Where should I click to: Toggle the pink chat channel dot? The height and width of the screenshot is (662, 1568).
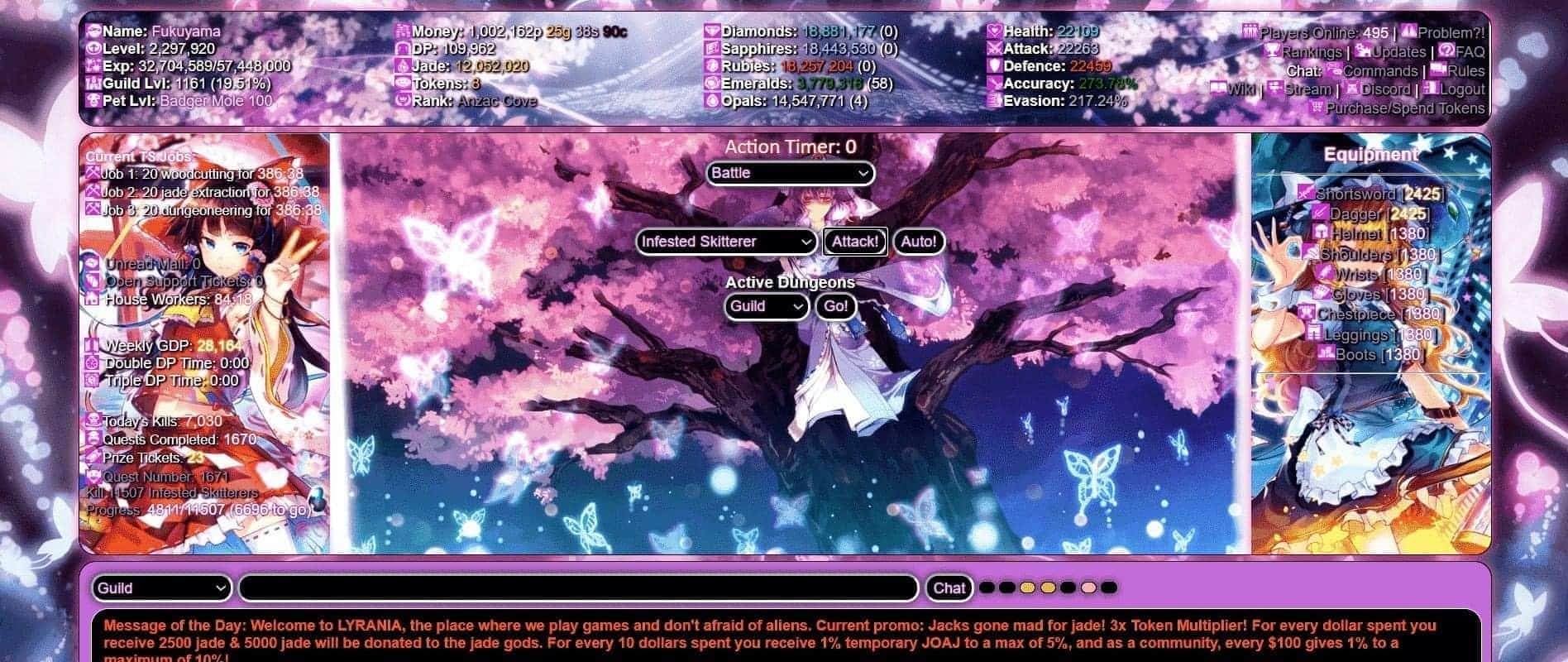(1088, 587)
